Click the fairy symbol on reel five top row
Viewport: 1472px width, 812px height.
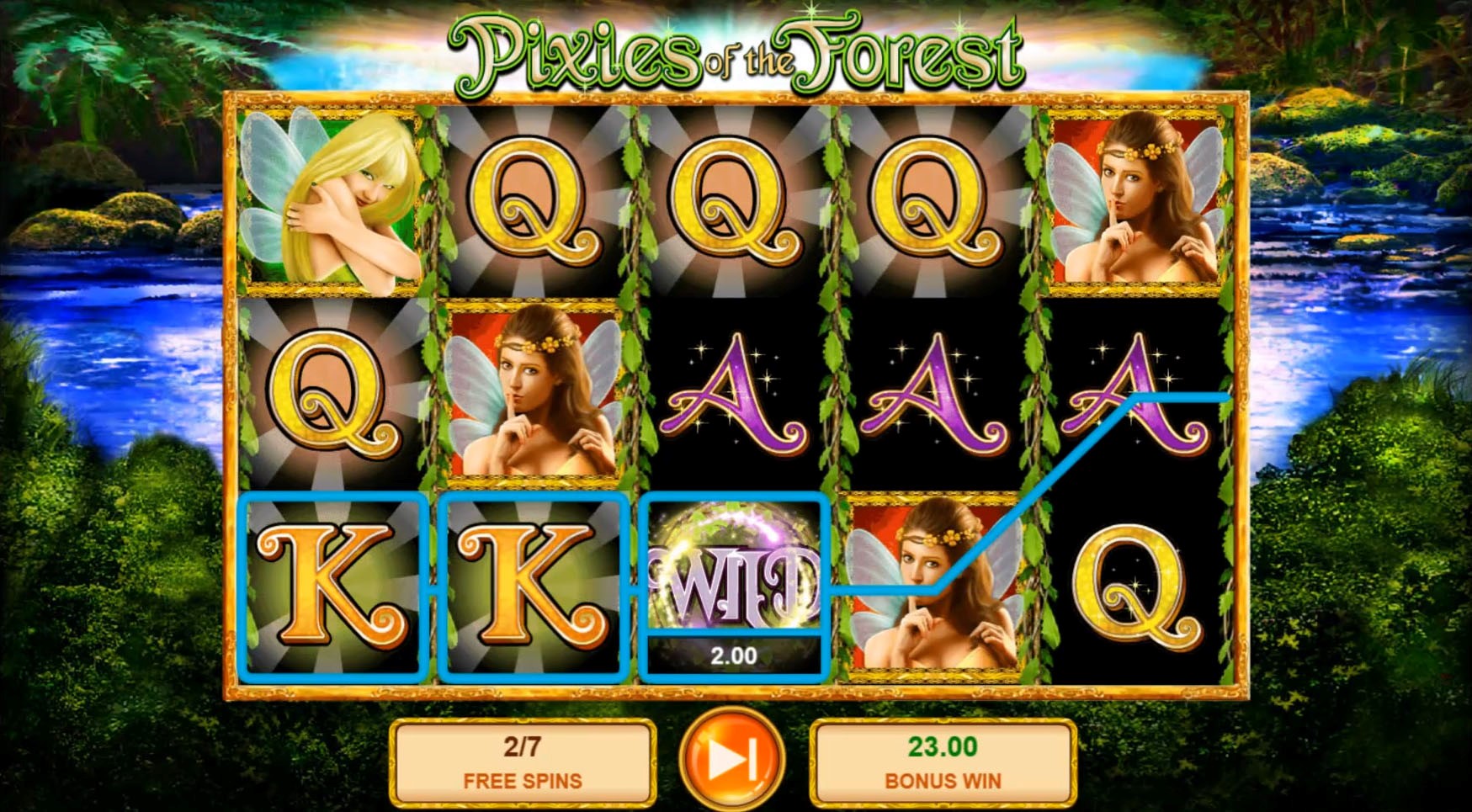click(1136, 202)
